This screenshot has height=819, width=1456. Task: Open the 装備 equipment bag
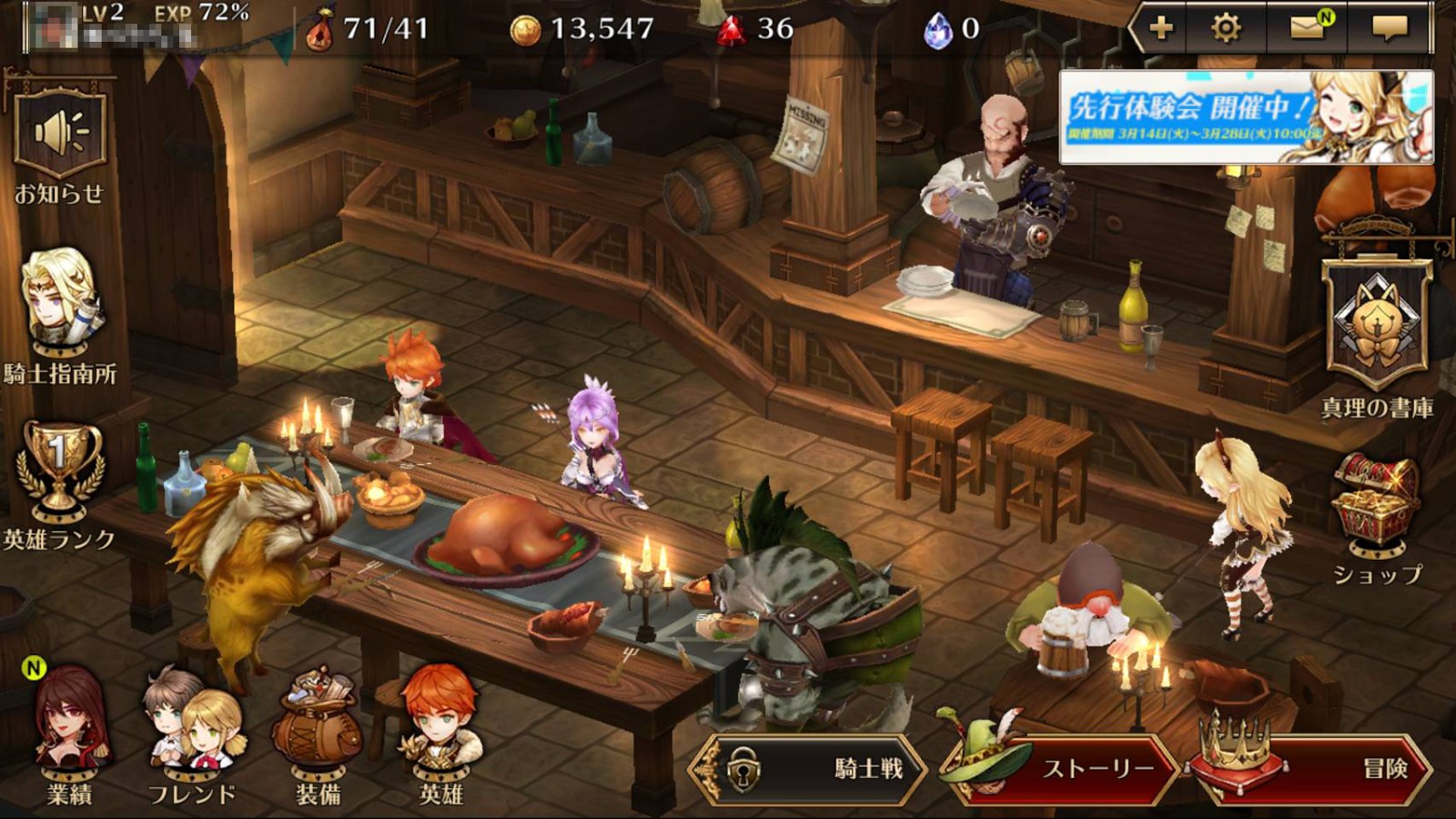click(x=318, y=733)
